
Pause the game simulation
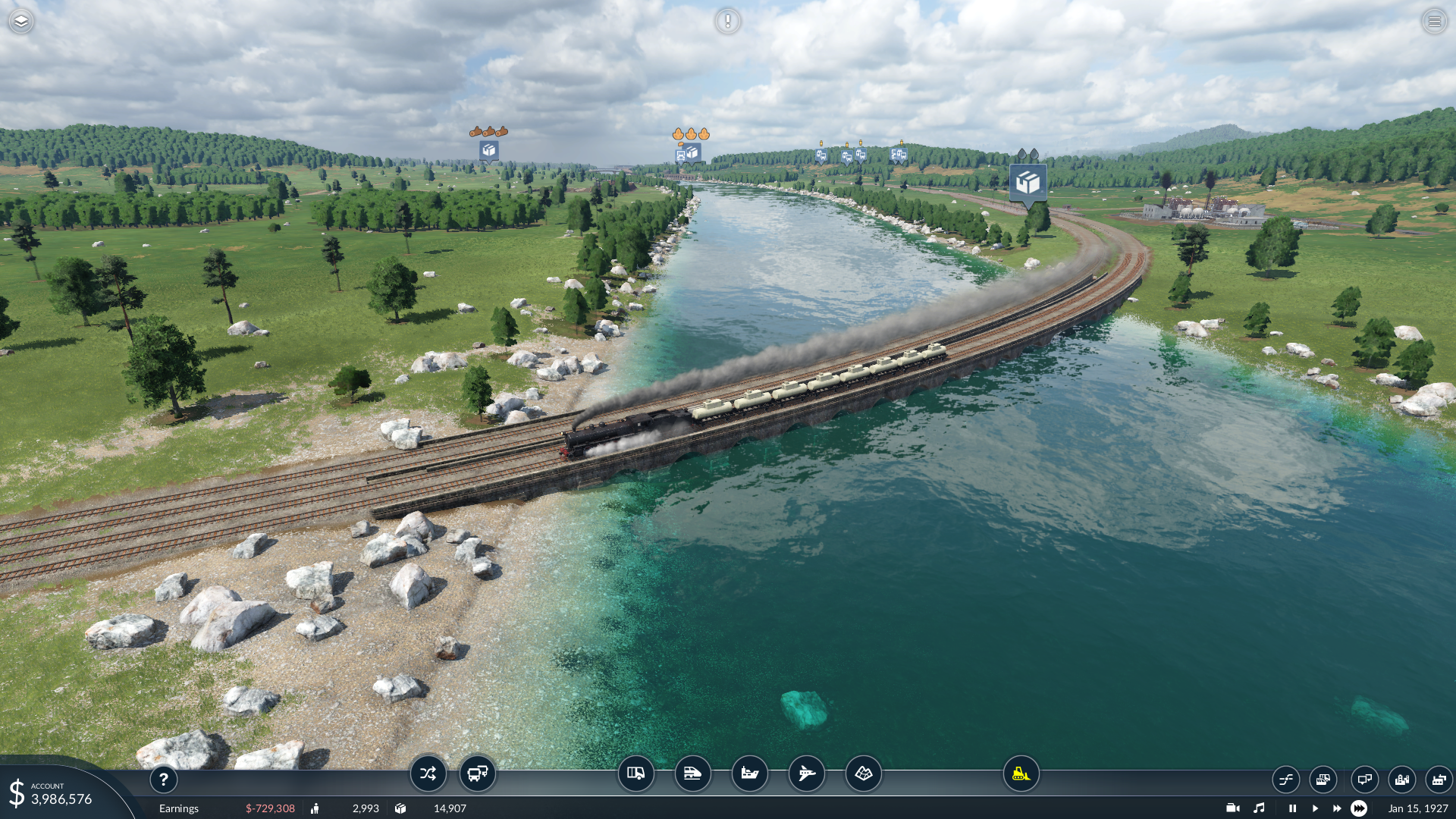point(1292,808)
